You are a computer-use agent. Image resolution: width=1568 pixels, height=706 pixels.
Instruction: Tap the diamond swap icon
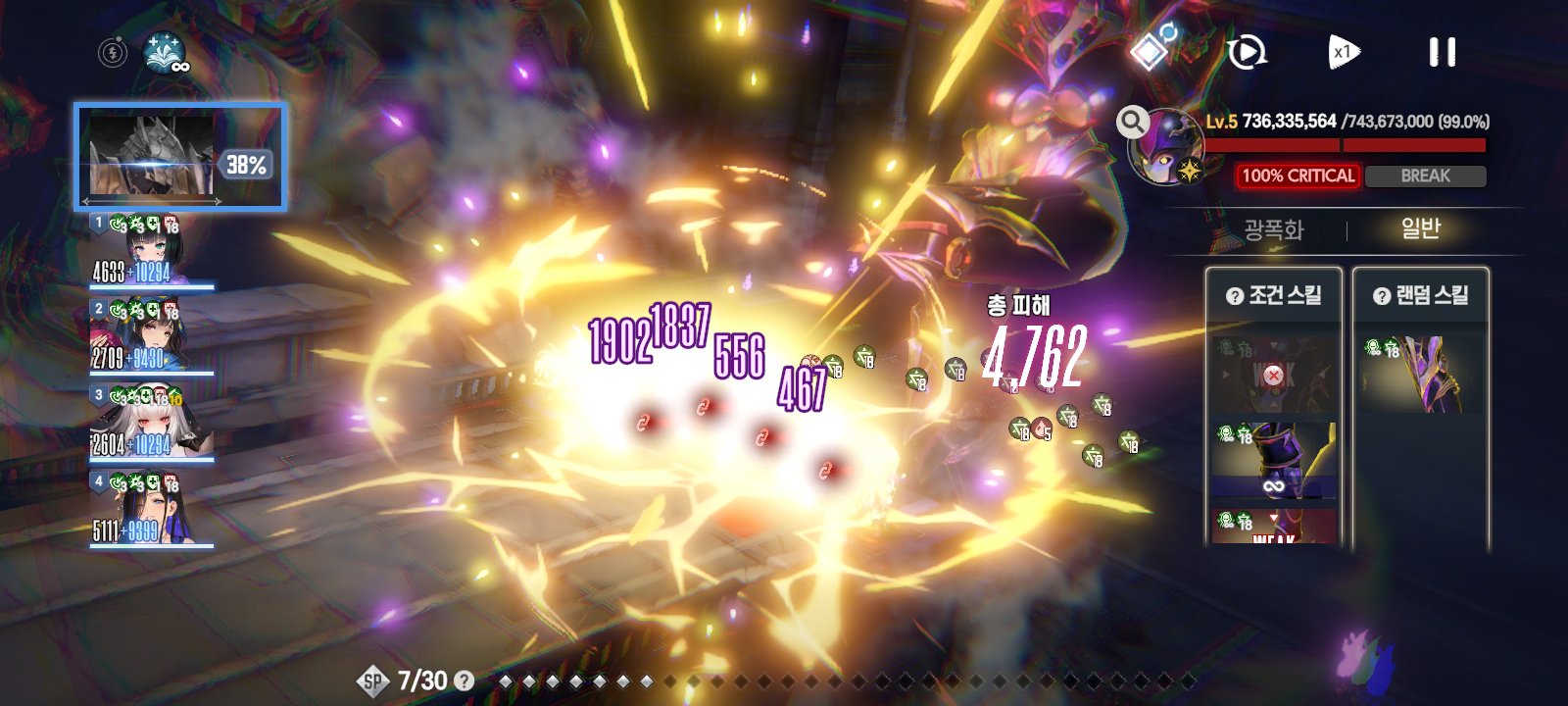click(1151, 49)
